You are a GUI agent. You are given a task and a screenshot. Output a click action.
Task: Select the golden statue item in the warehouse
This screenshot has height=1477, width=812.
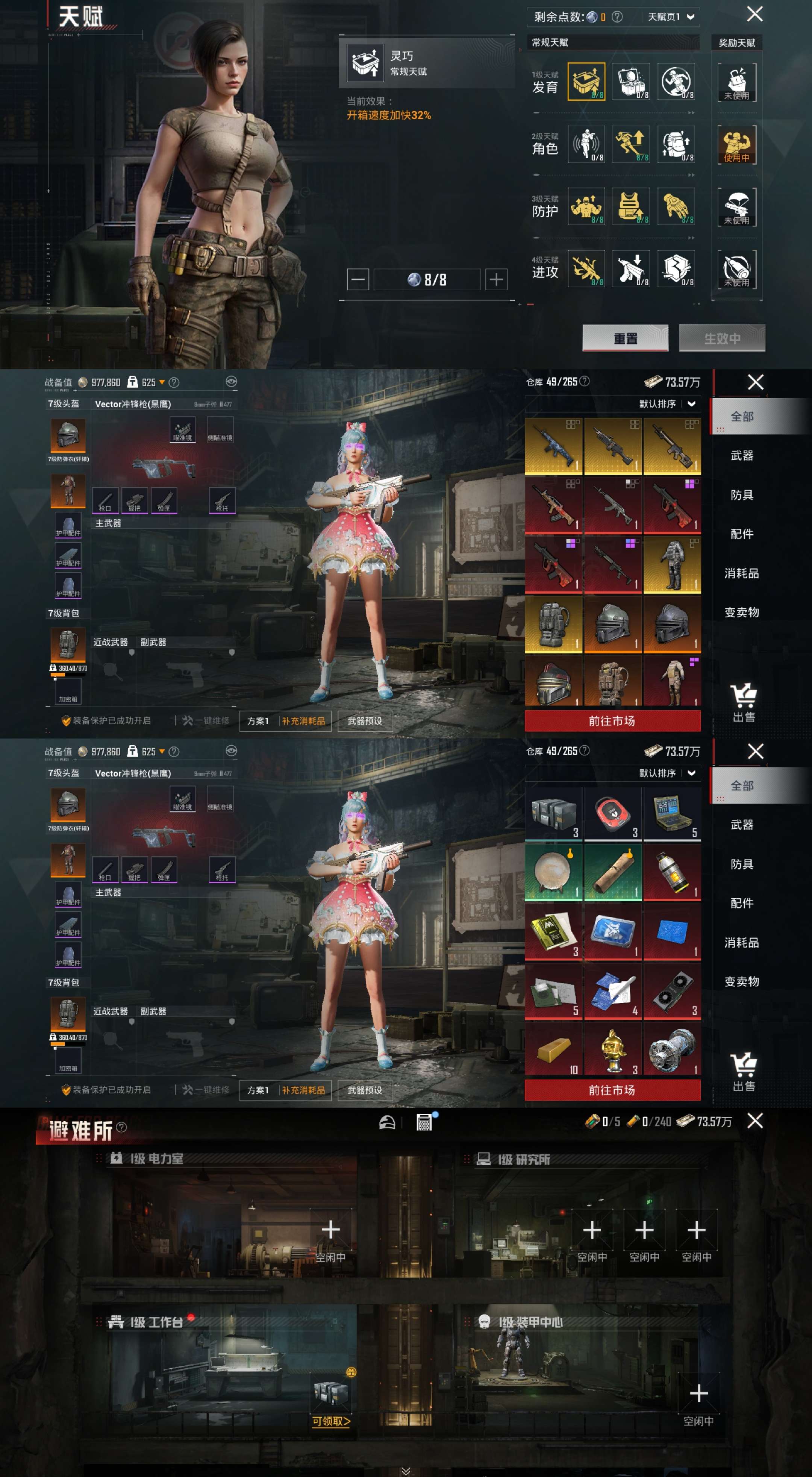613,1050
